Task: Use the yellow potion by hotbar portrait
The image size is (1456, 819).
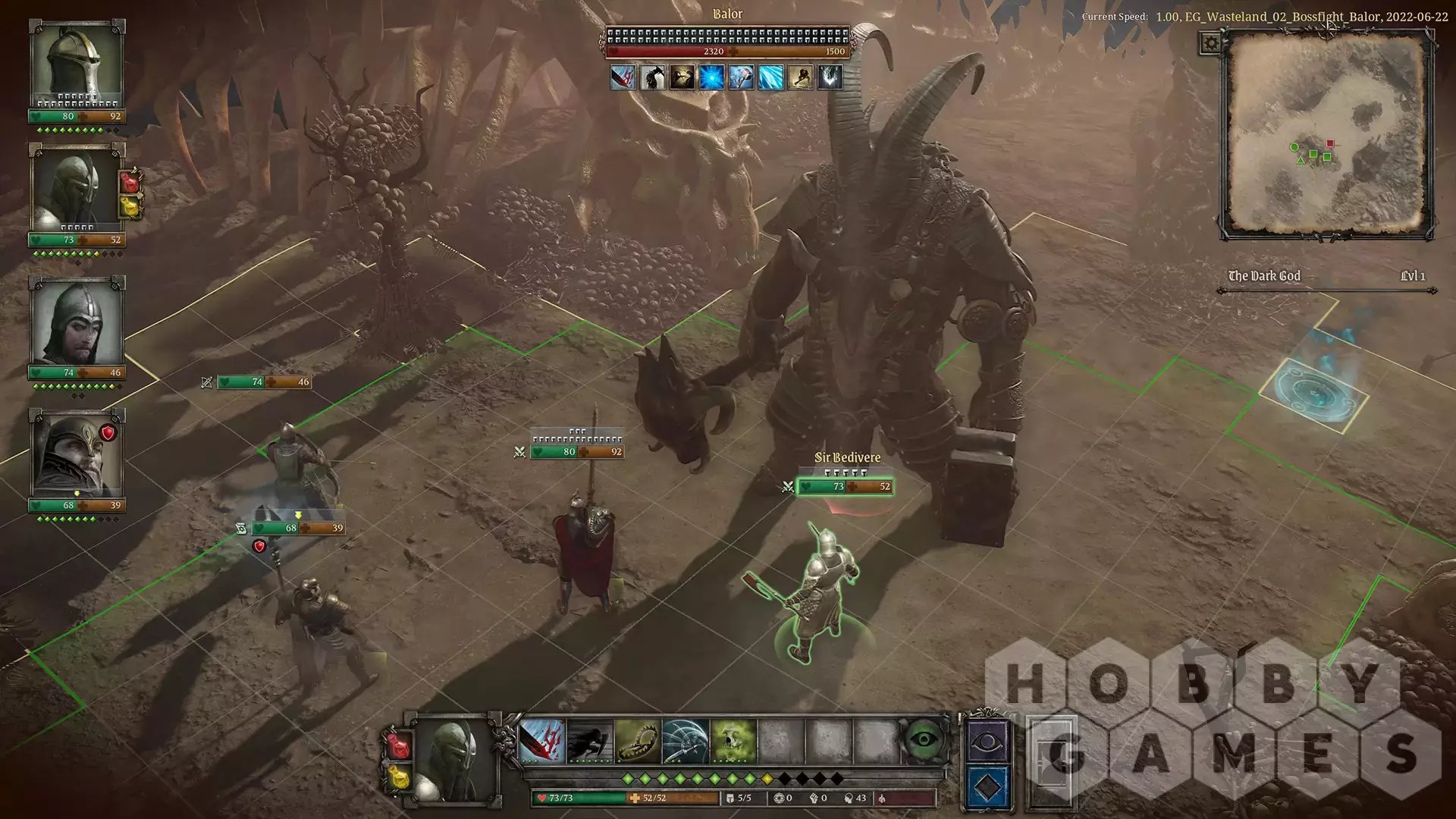Action: 397,777
